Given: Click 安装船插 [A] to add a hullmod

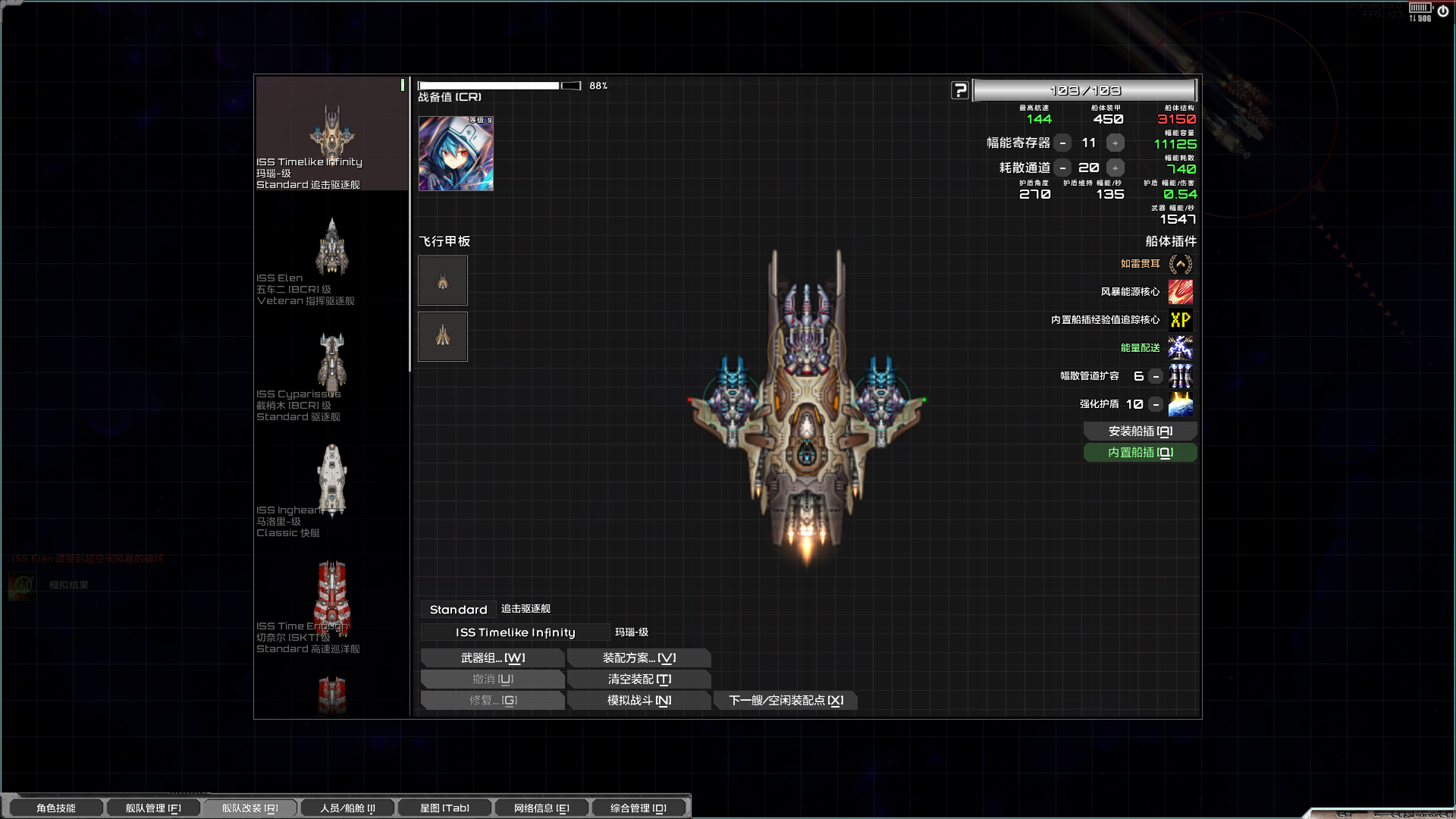Looking at the screenshot, I should [1140, 431].
